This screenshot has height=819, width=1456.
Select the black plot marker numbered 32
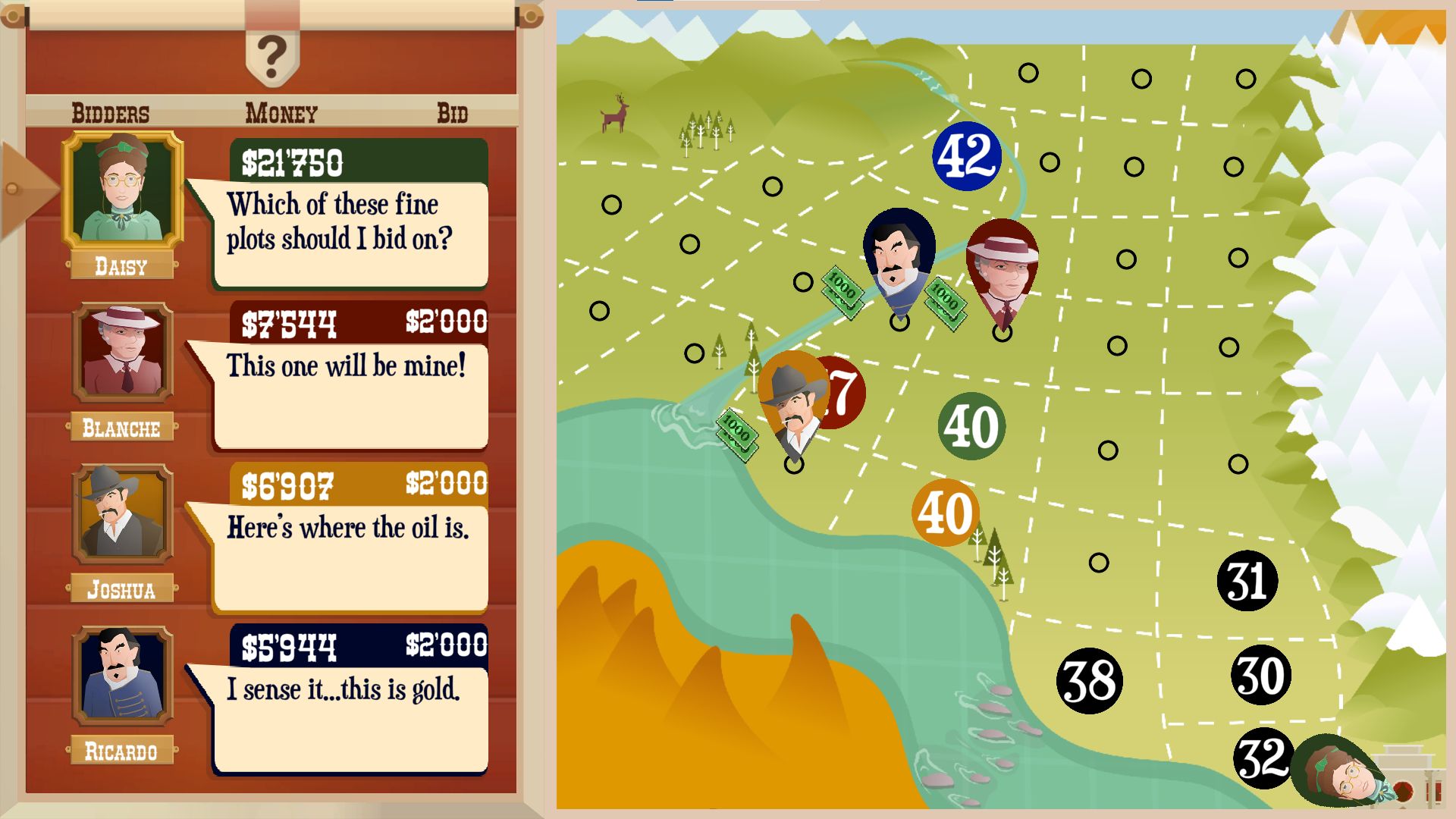coord(1262,758)
